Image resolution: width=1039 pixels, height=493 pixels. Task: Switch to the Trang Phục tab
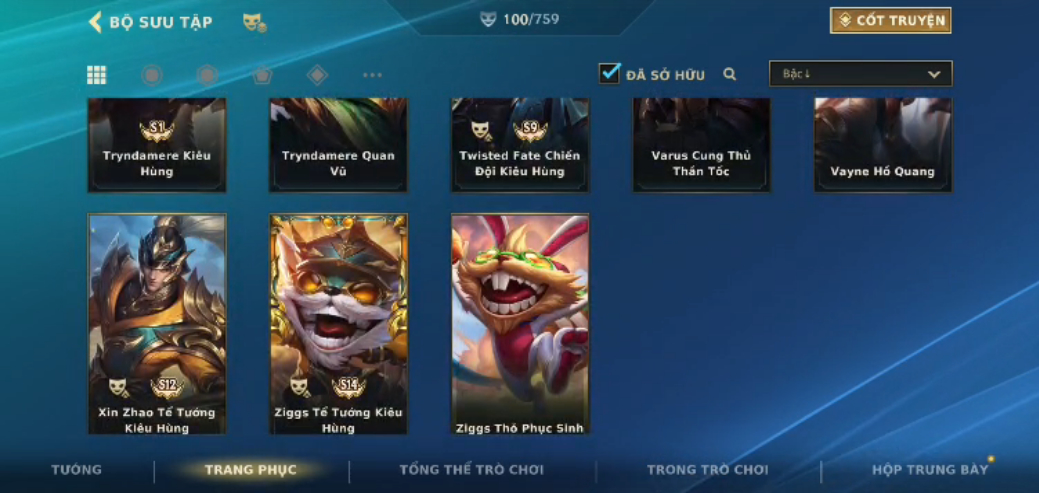click(x=250, y=470)
